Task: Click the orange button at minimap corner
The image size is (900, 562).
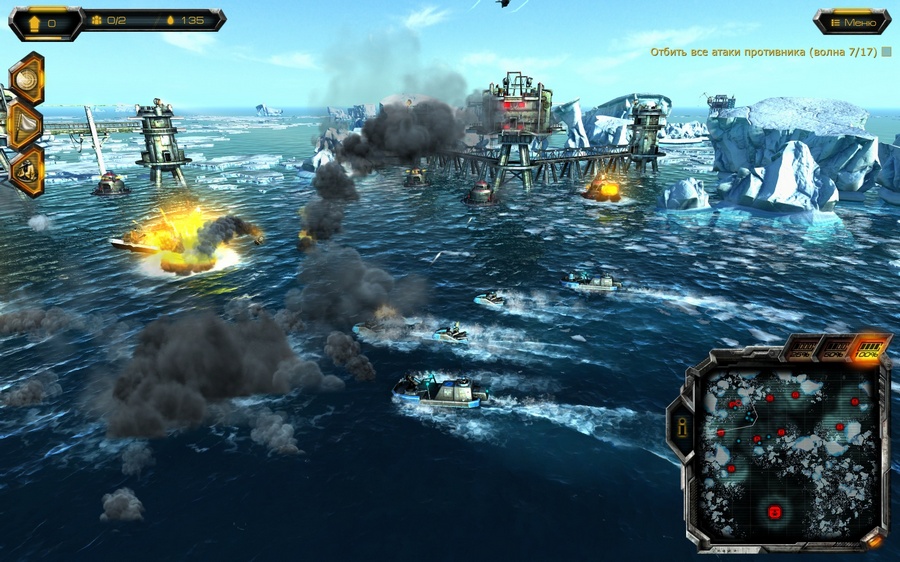Action: (x=874, y=541)
